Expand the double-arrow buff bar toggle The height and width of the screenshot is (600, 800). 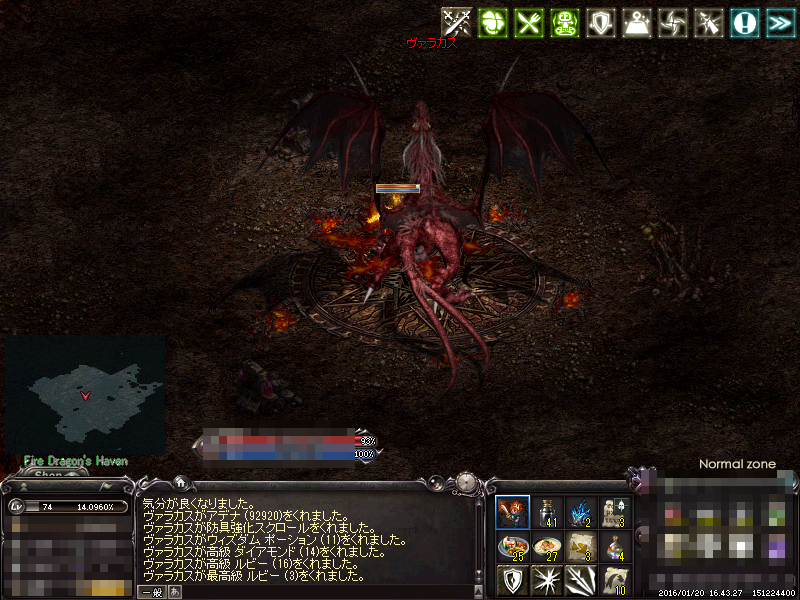coord(779,22)
